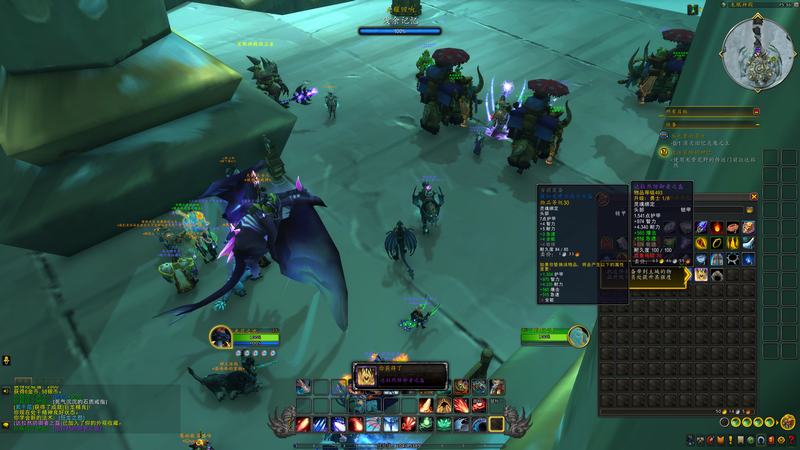Select the golden ring item in bag

(x=717, y=243)
